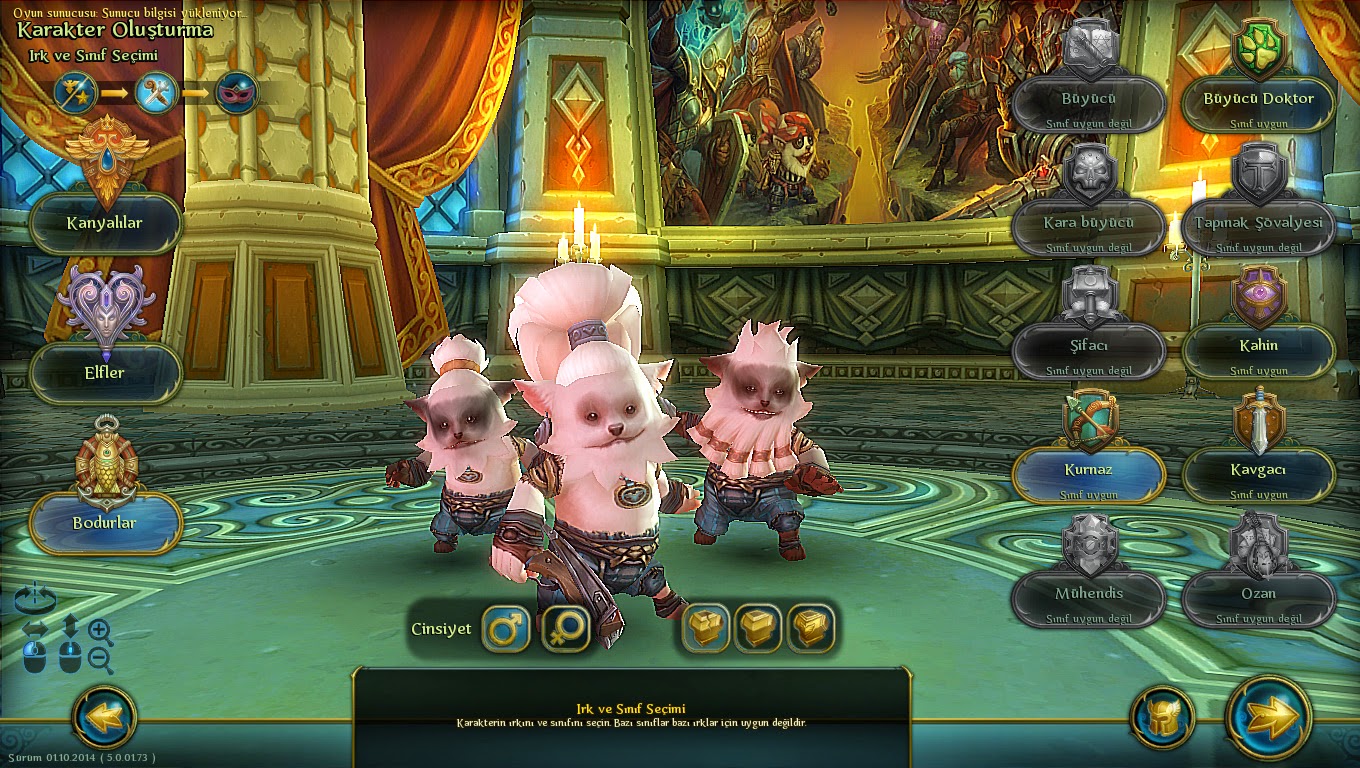Set gender to male
1360x768 pixels.
tap(506, 629)
